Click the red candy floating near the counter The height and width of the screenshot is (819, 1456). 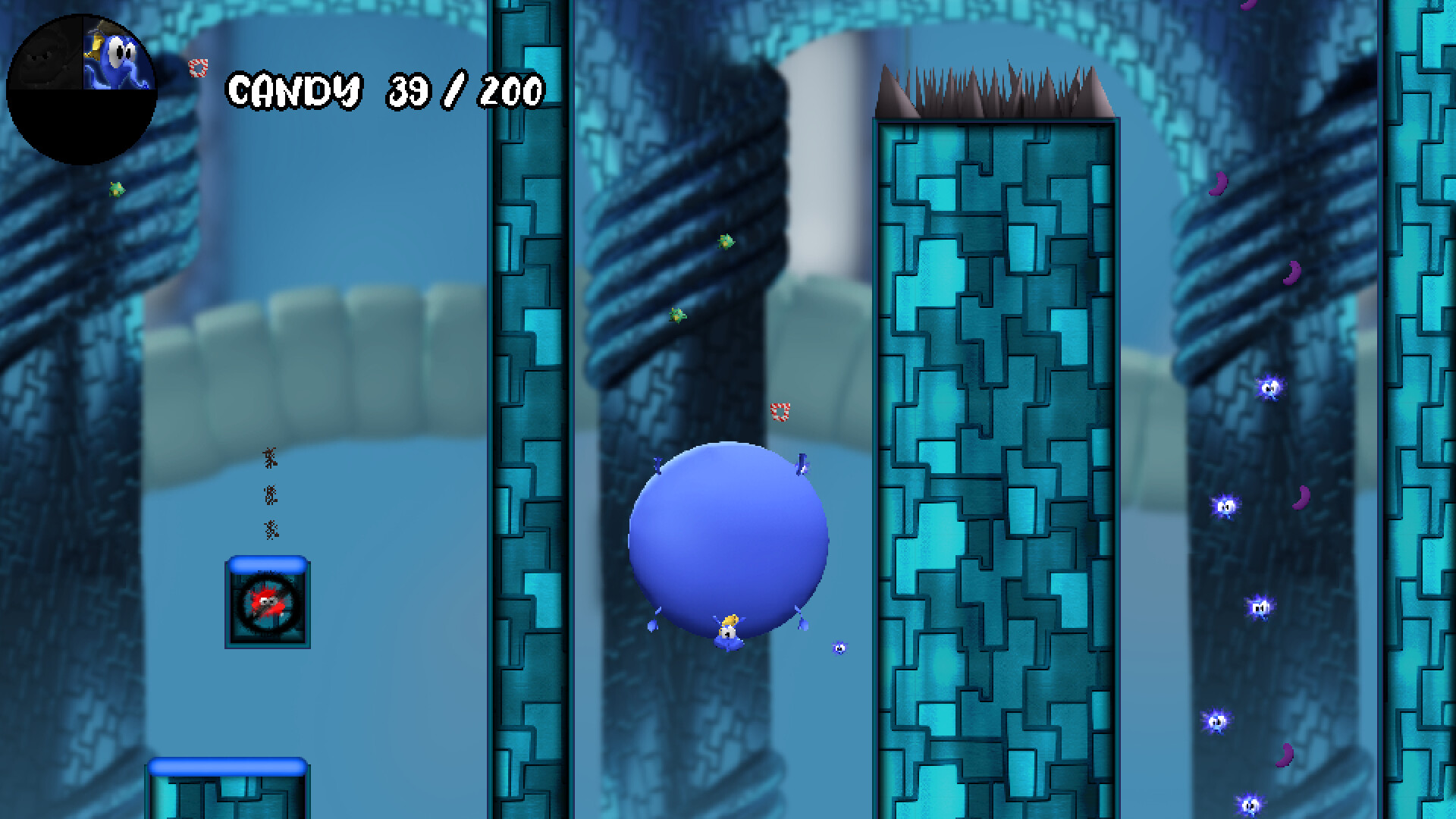(x=199, y=68)
